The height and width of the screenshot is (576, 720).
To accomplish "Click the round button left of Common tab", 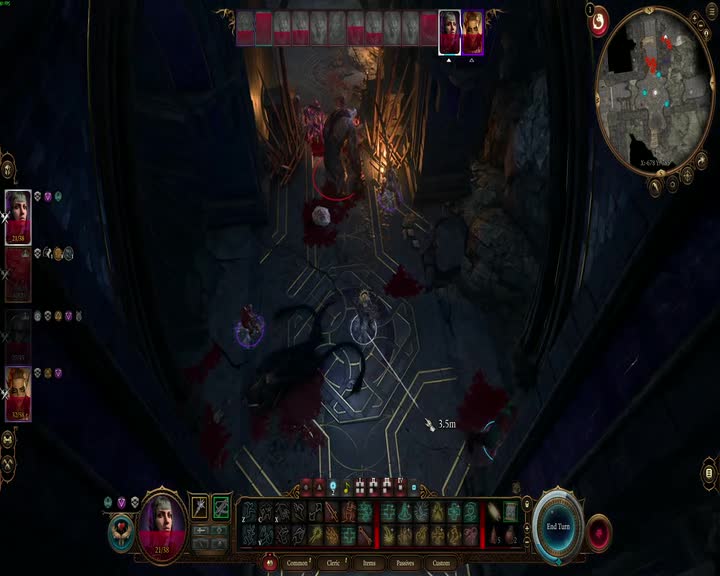I will click(x=269, y=563).
